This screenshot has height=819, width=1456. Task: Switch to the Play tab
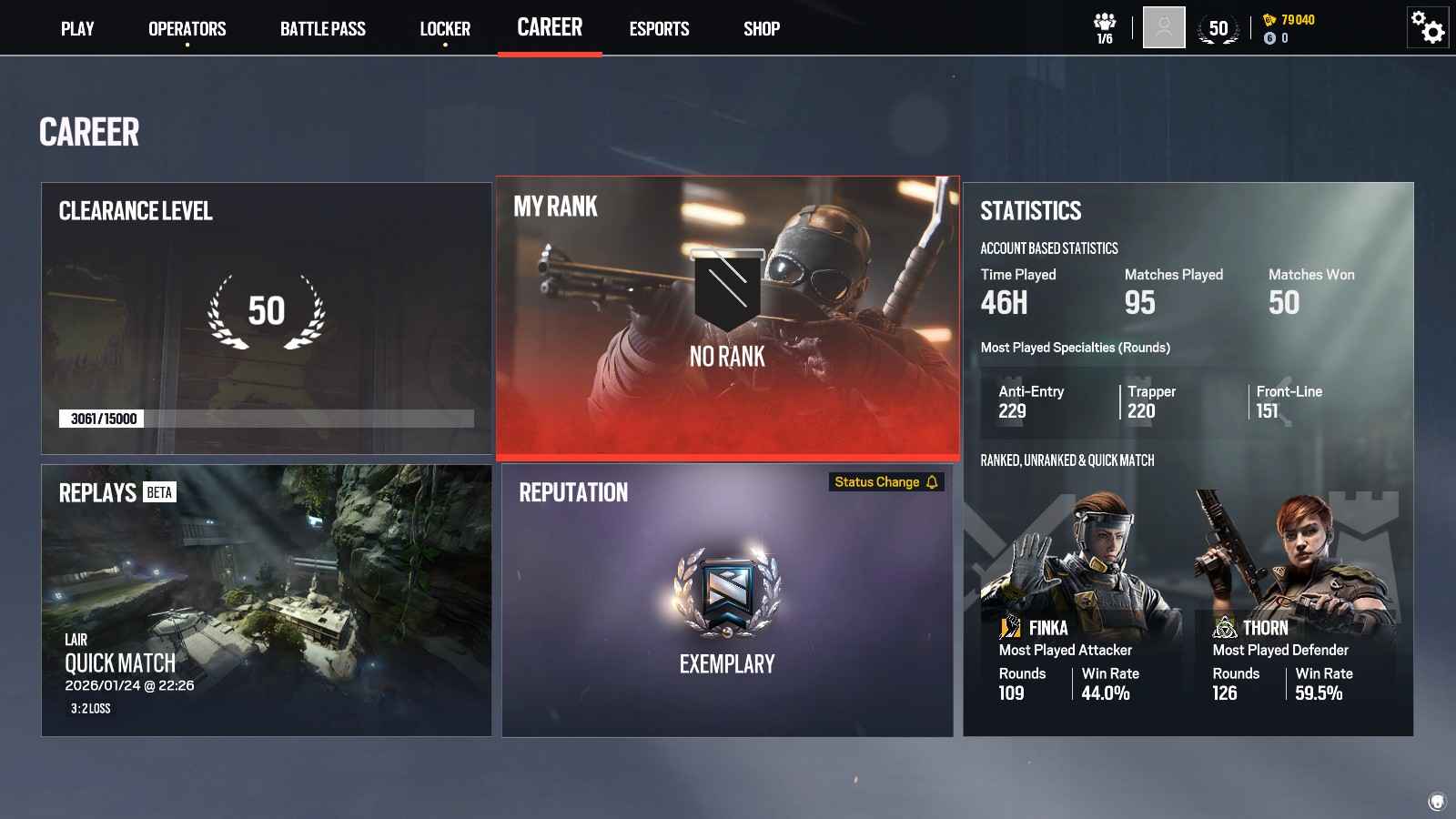tap(77, 28)
